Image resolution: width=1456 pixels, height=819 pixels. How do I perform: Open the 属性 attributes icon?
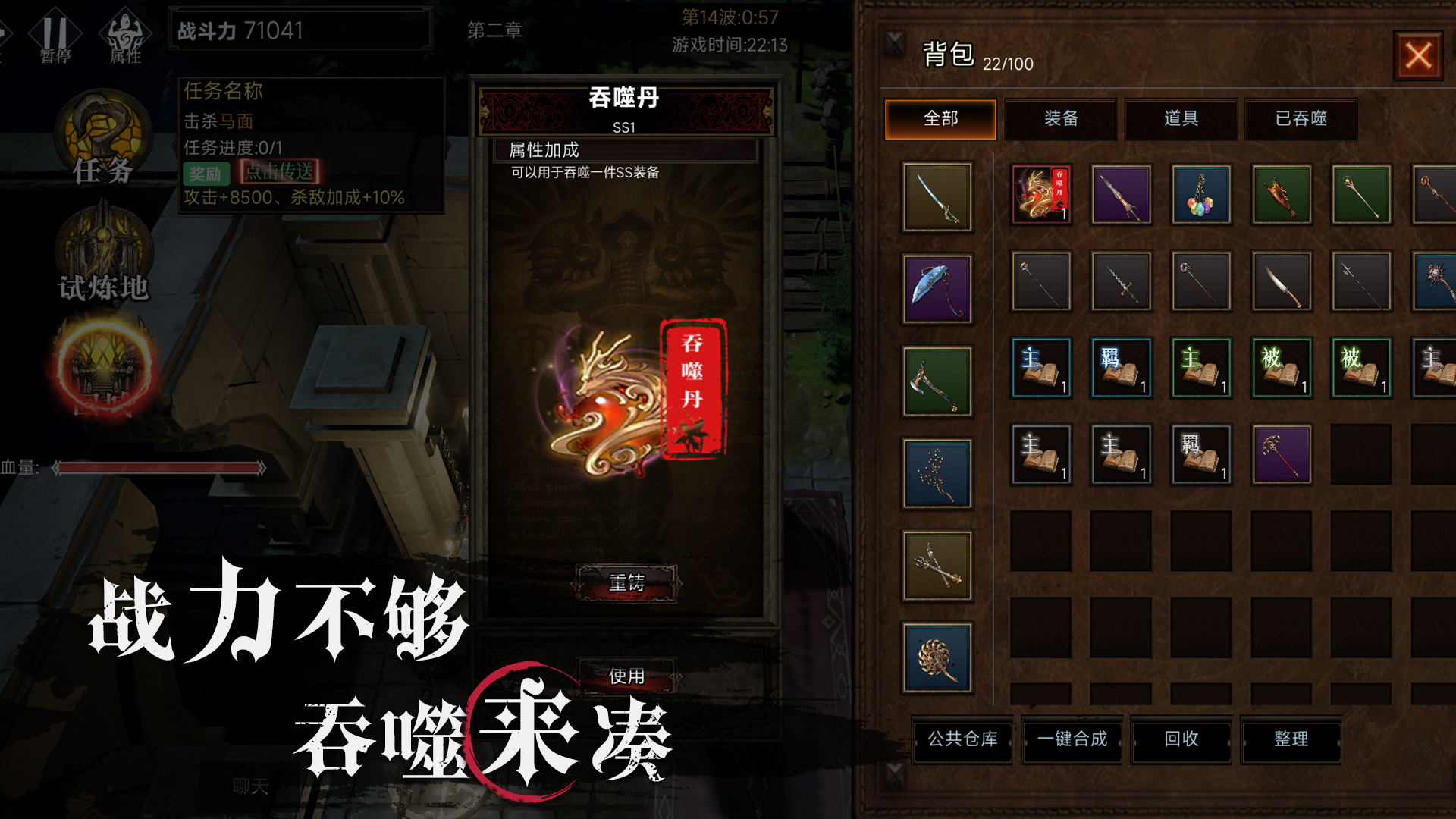(124, 32)
